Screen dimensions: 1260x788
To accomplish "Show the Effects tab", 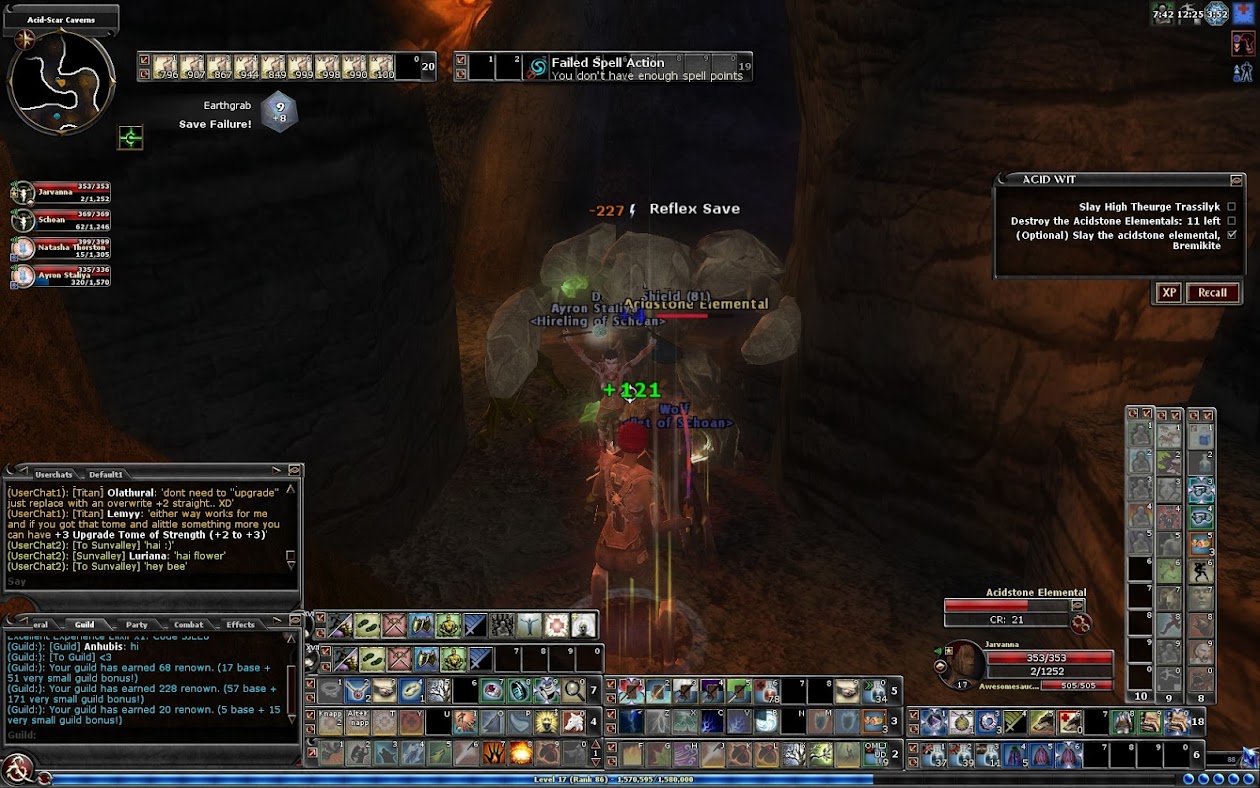I will (240, 625).
